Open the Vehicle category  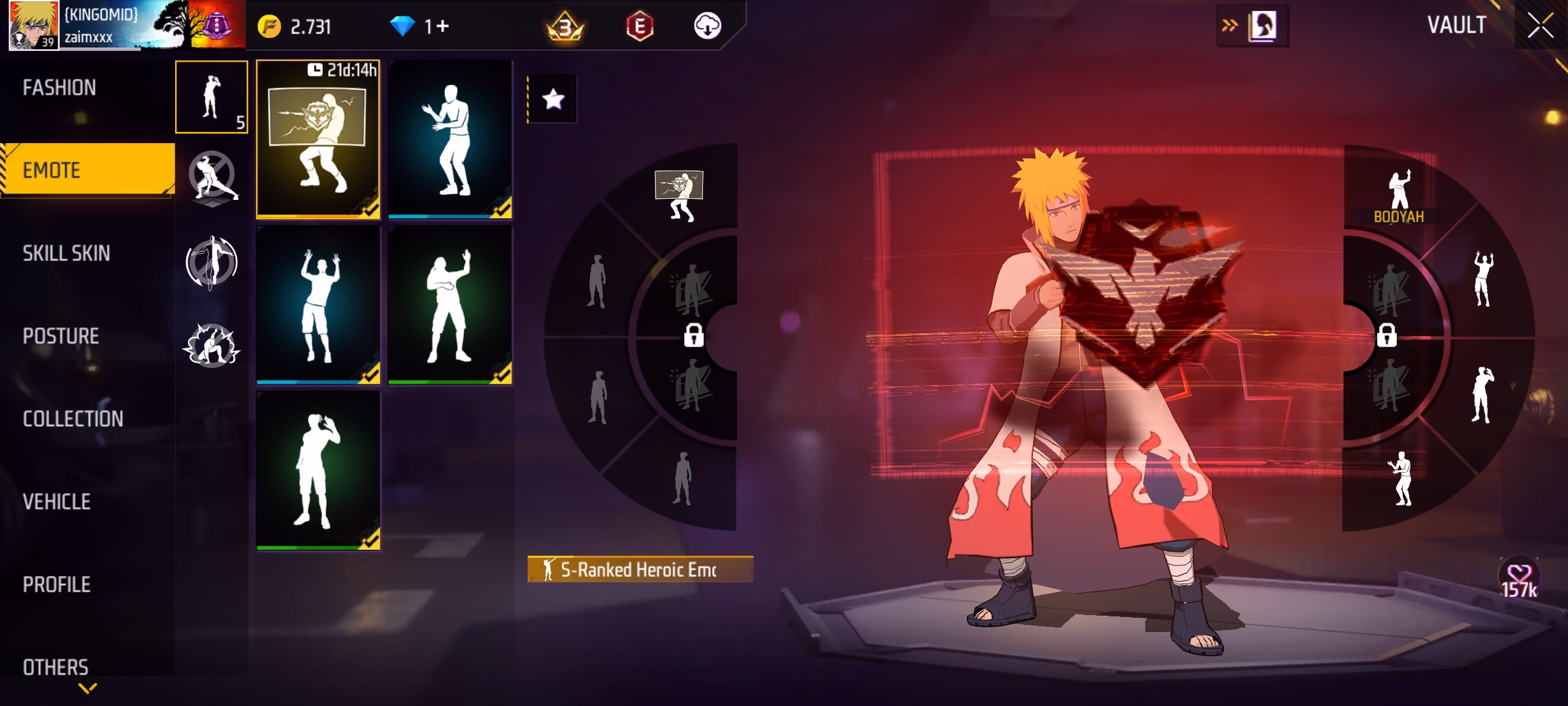pyautogui.click(x=57, y=502)
